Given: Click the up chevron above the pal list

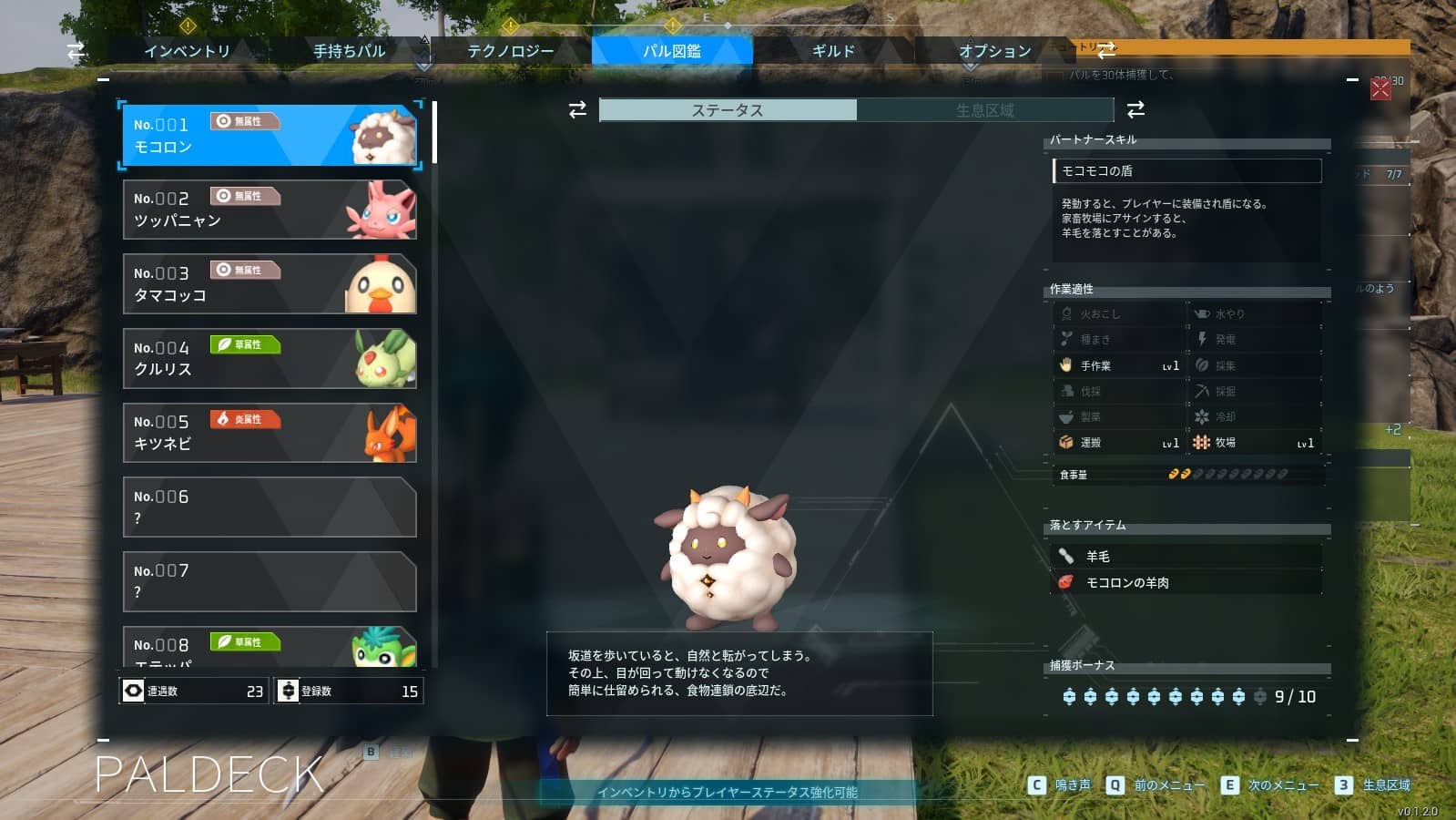Looking at the screenshot, I should [x=424, y=40].
